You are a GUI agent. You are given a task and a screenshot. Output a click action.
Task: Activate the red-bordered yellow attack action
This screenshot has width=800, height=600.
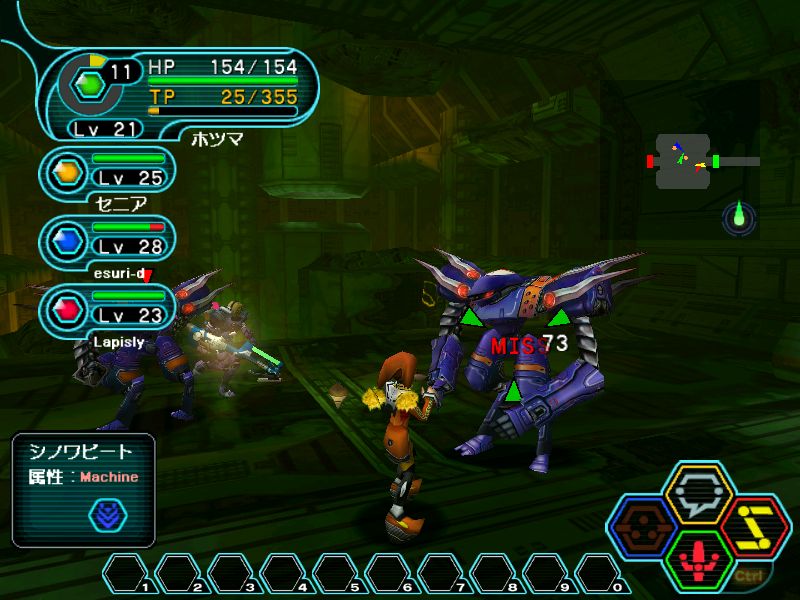pyautogui.click(x=755, y=521)
